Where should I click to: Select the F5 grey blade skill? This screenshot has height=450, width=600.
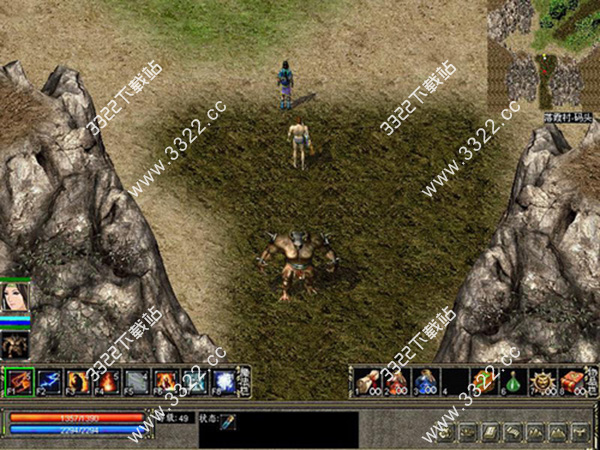tap(136, 381)
